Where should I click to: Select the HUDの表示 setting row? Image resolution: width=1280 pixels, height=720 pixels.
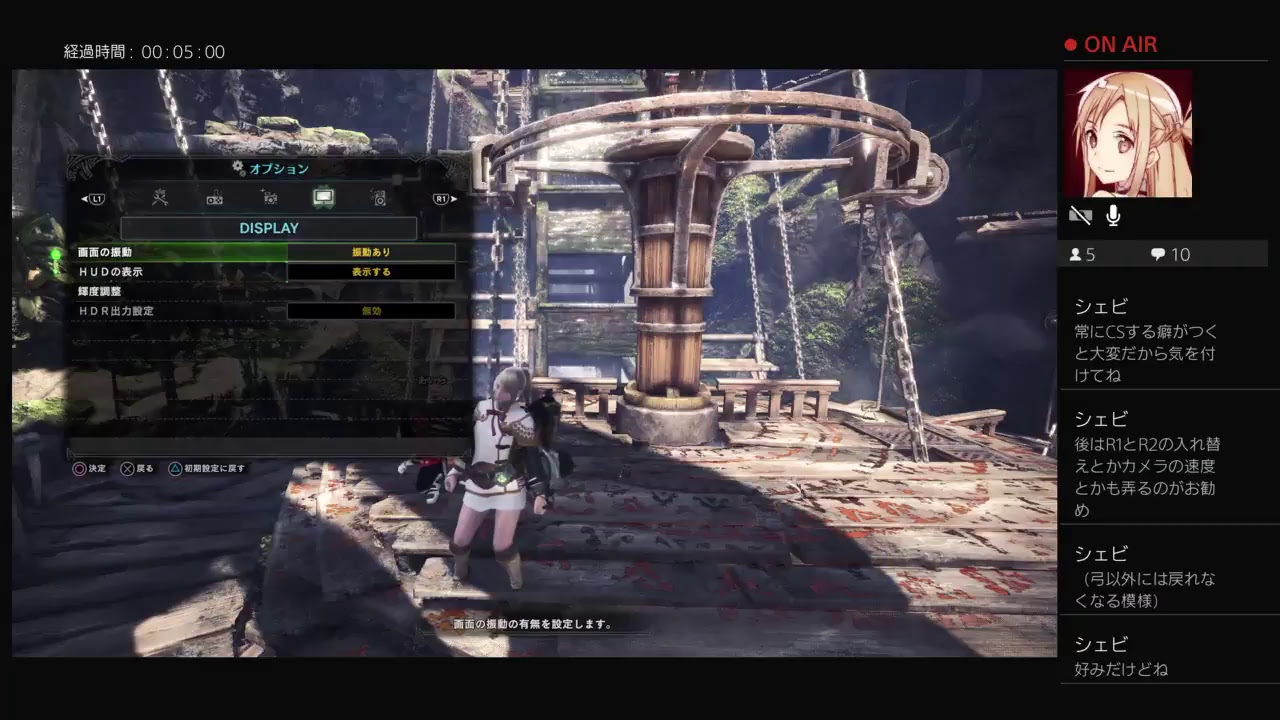pyautogui.click(x=182, y=272)
